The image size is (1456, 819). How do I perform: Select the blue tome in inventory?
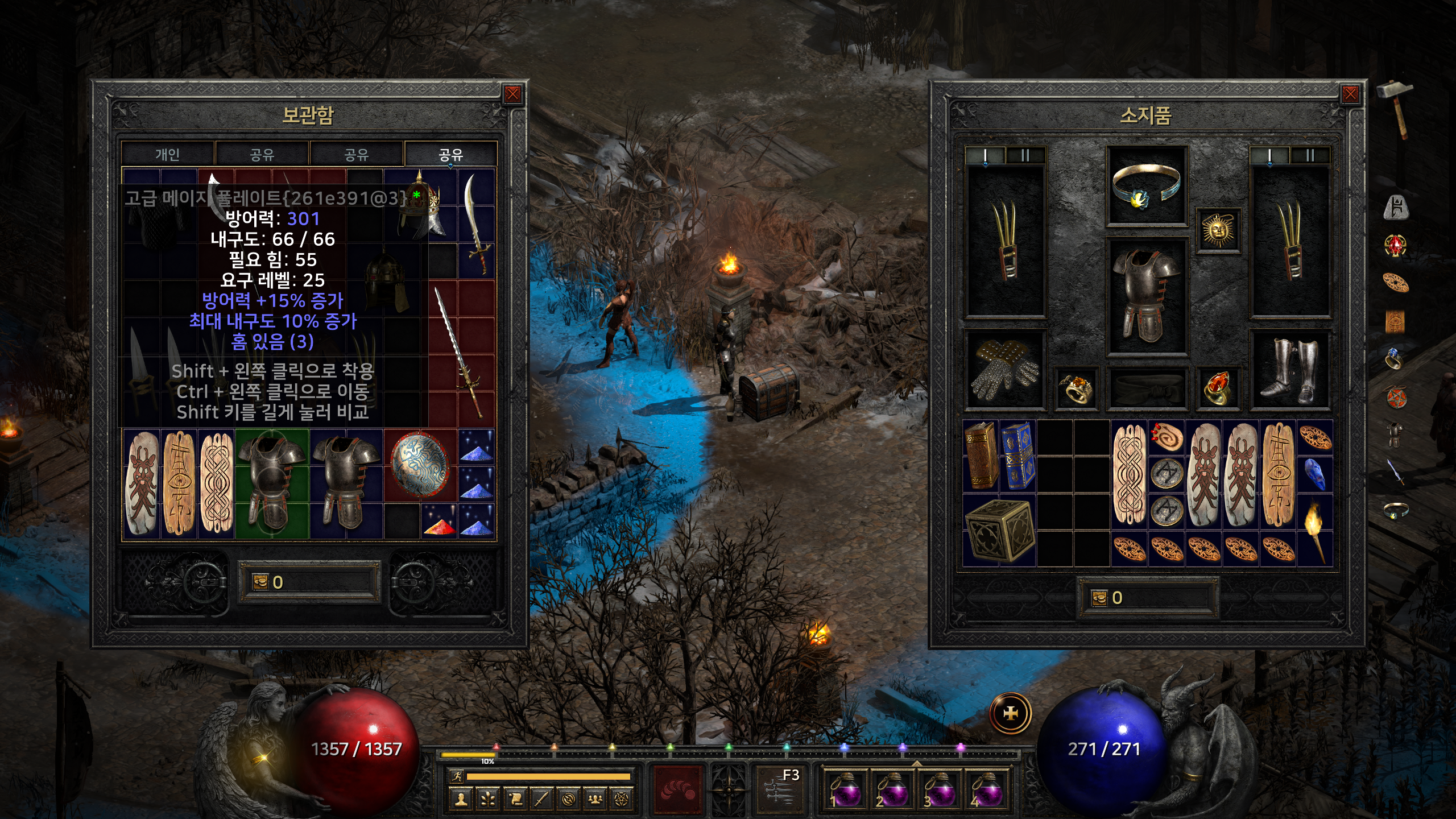1017,455
